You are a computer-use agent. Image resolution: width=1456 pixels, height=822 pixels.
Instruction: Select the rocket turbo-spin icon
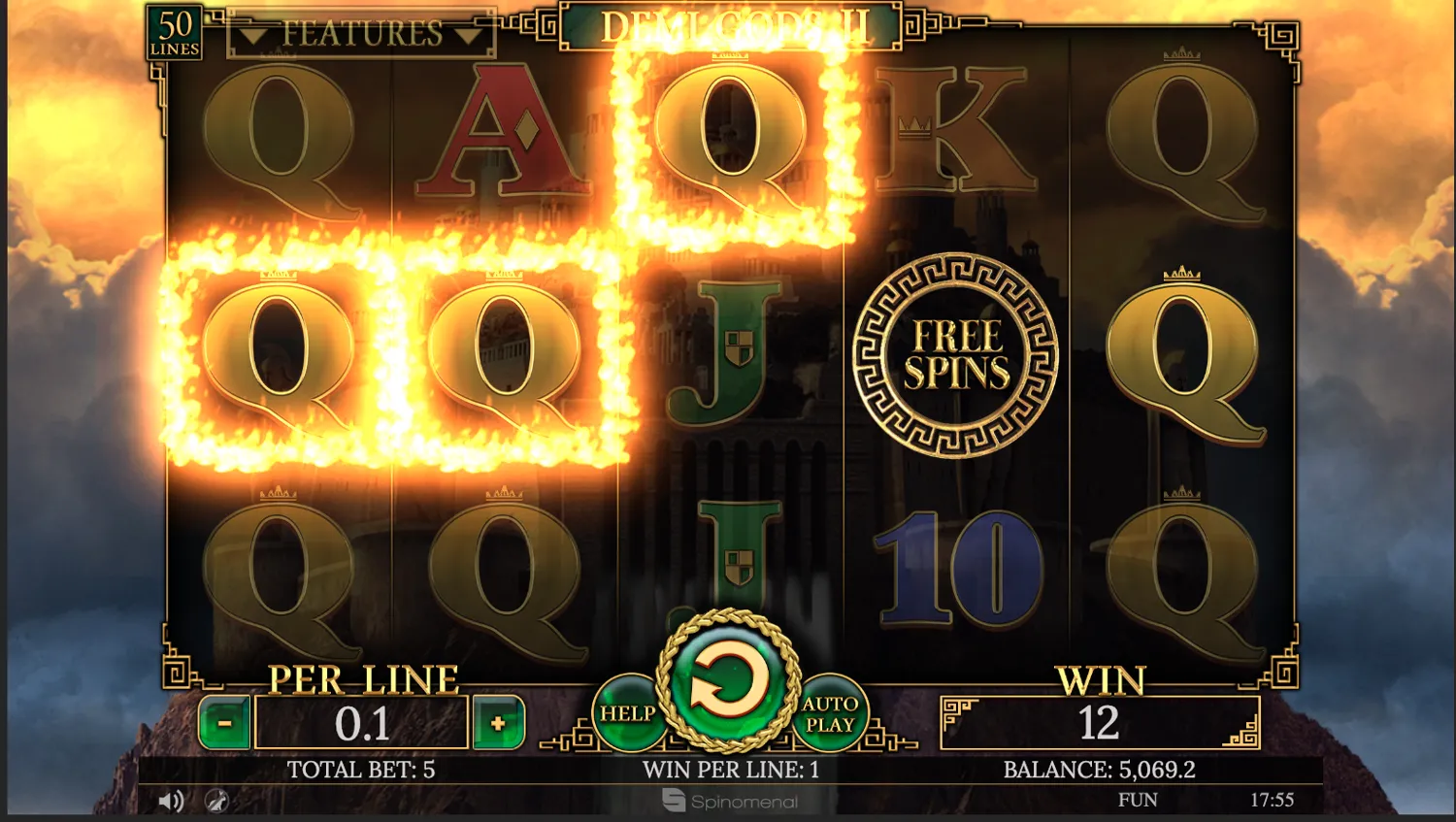click(x=217, y=802)
